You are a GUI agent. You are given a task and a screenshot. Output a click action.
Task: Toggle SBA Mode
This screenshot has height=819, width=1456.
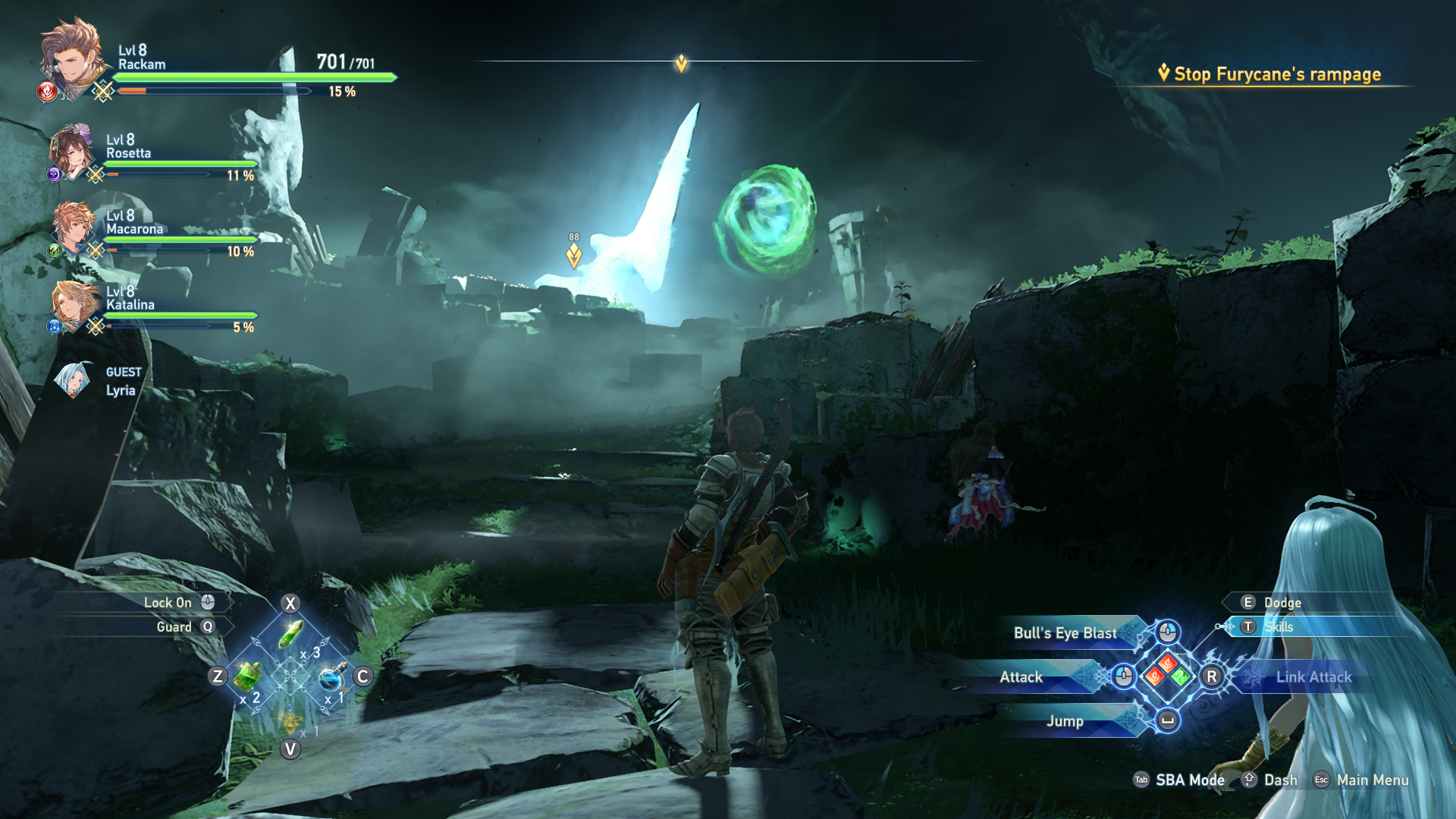tap(1189, 780)
